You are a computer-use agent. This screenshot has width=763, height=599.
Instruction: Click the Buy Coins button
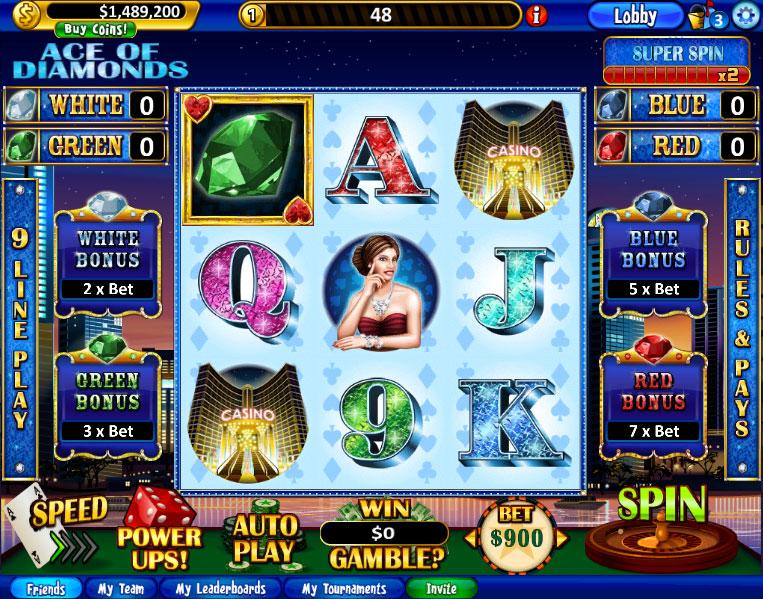(96, 29)
